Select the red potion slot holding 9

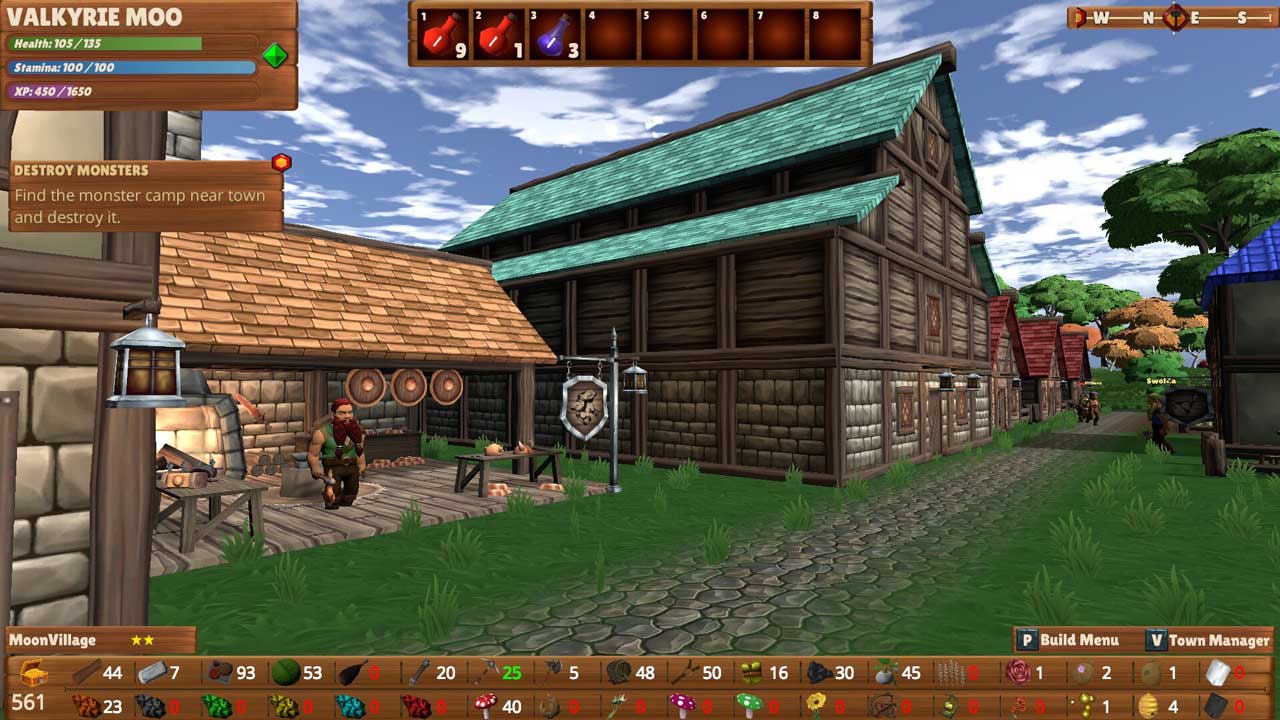[x=442, y=35]
